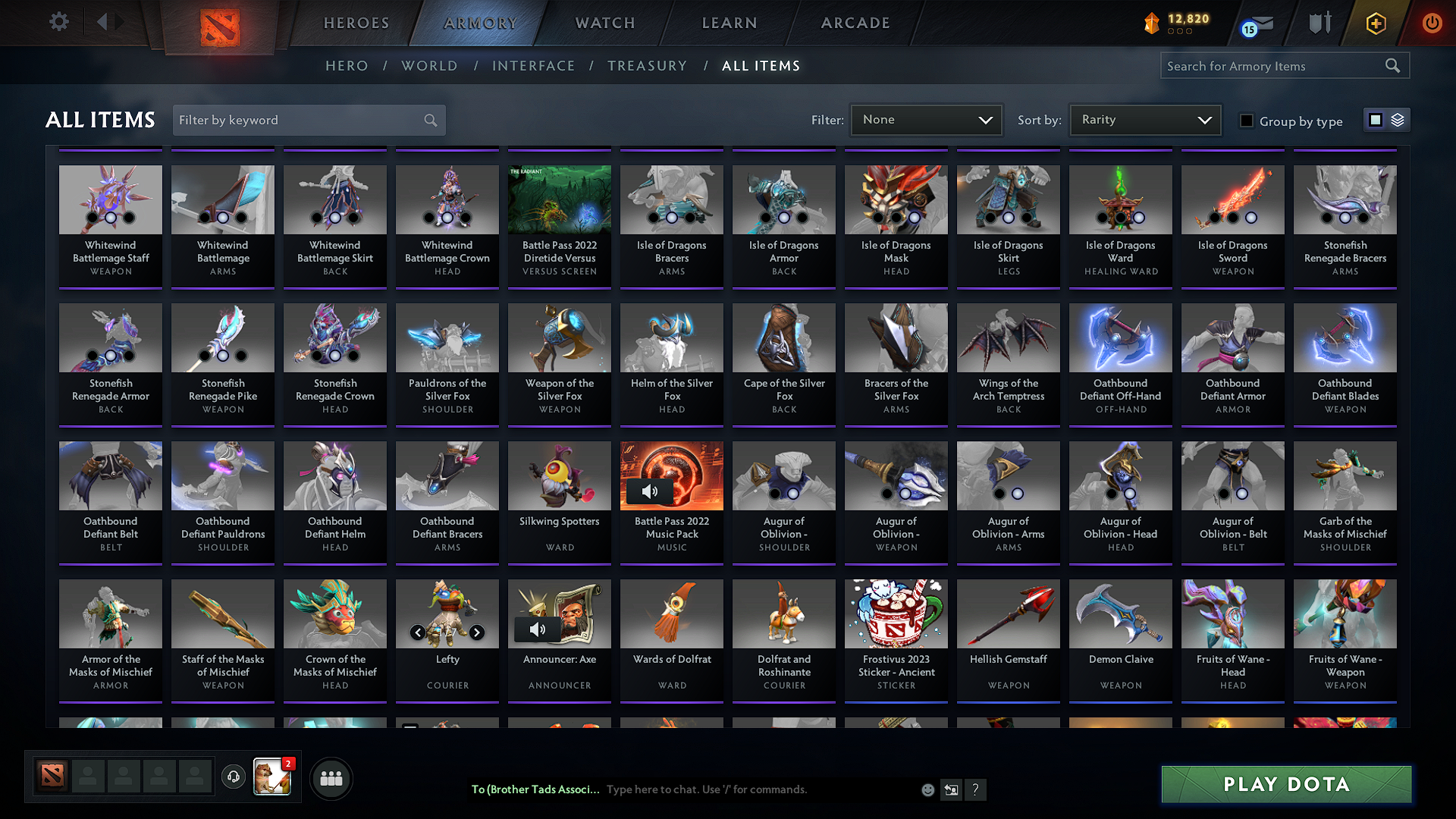Click the gold plus Dota Plus icon
1456x819 pixels.
[1376, 23]
